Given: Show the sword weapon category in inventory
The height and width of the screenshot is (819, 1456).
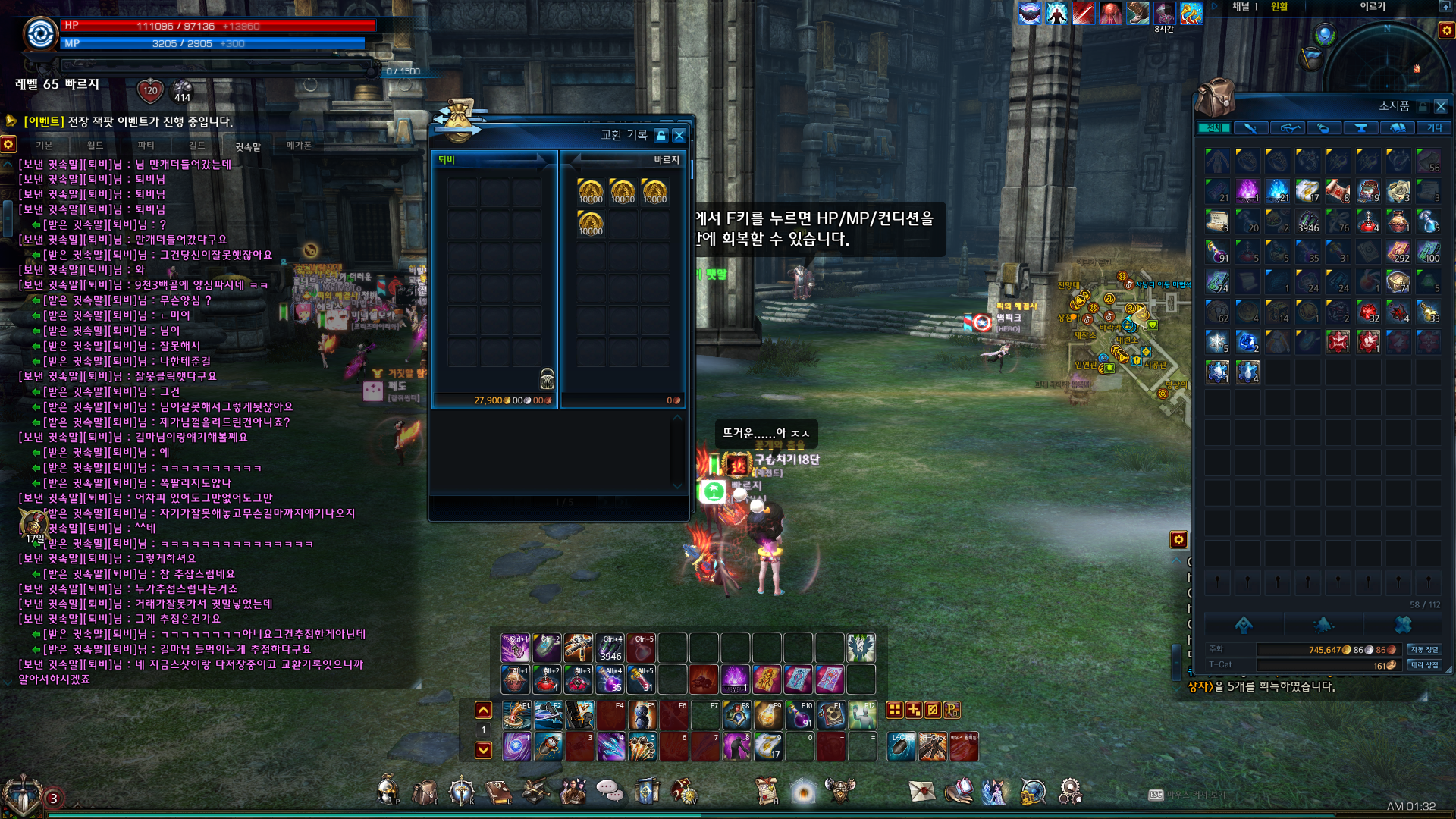Looking at the screenshot, I should point(1250,128).
